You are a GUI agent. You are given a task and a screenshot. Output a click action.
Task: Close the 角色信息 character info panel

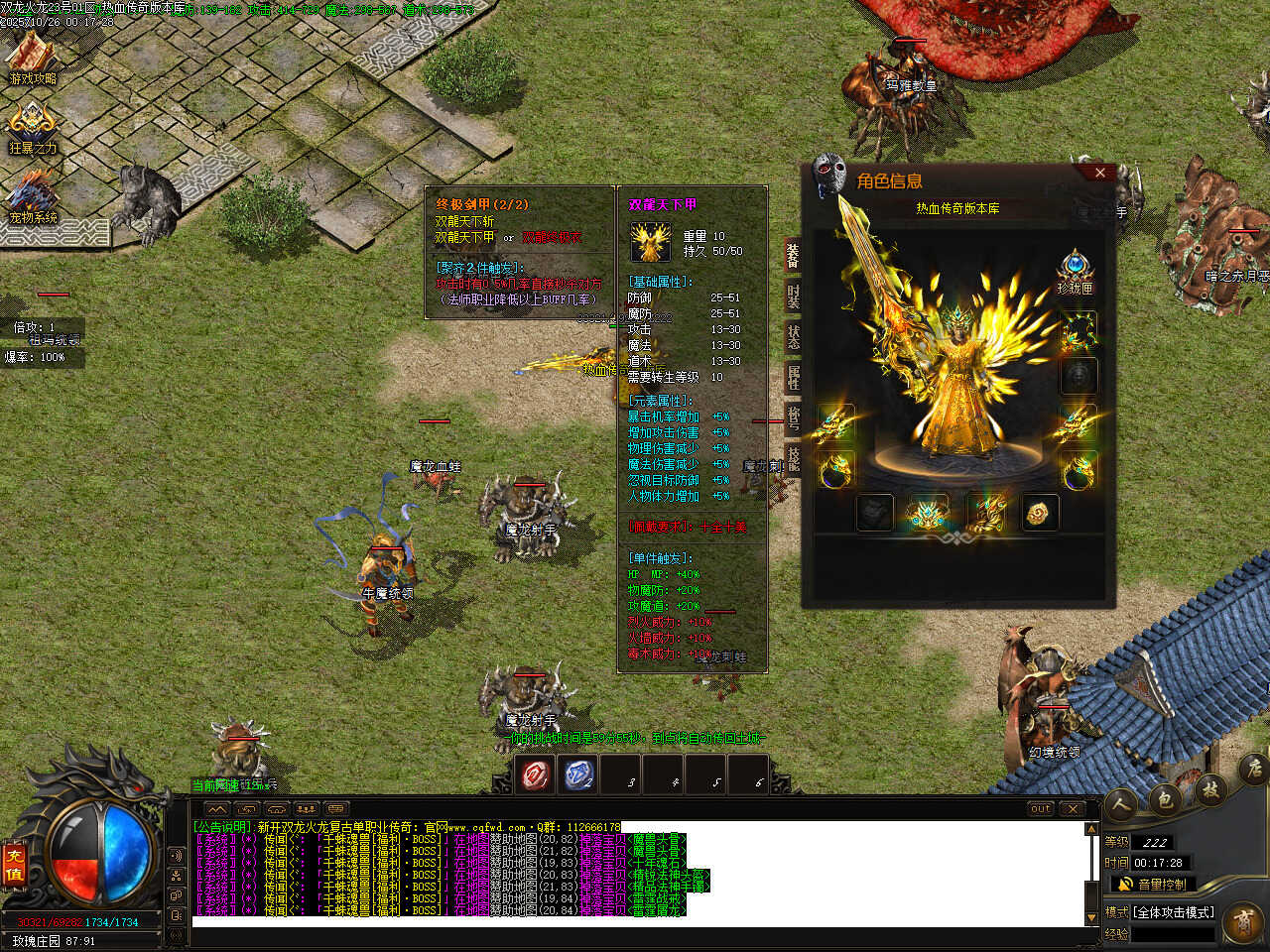pyautogui.click(x=1099, y=173)
